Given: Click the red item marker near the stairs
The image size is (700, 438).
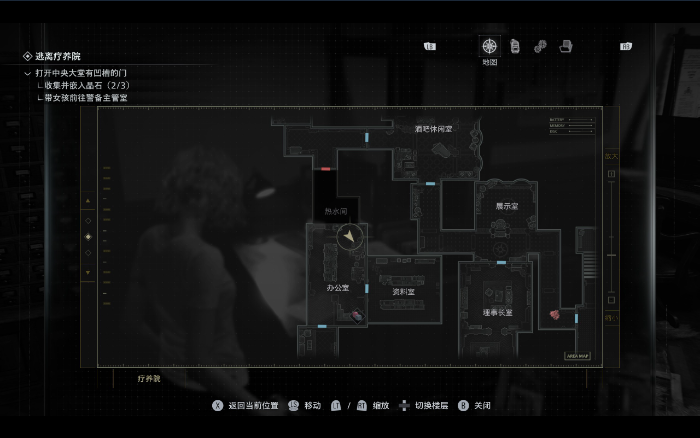Looking at the screenshot, I should click(554, 314).
